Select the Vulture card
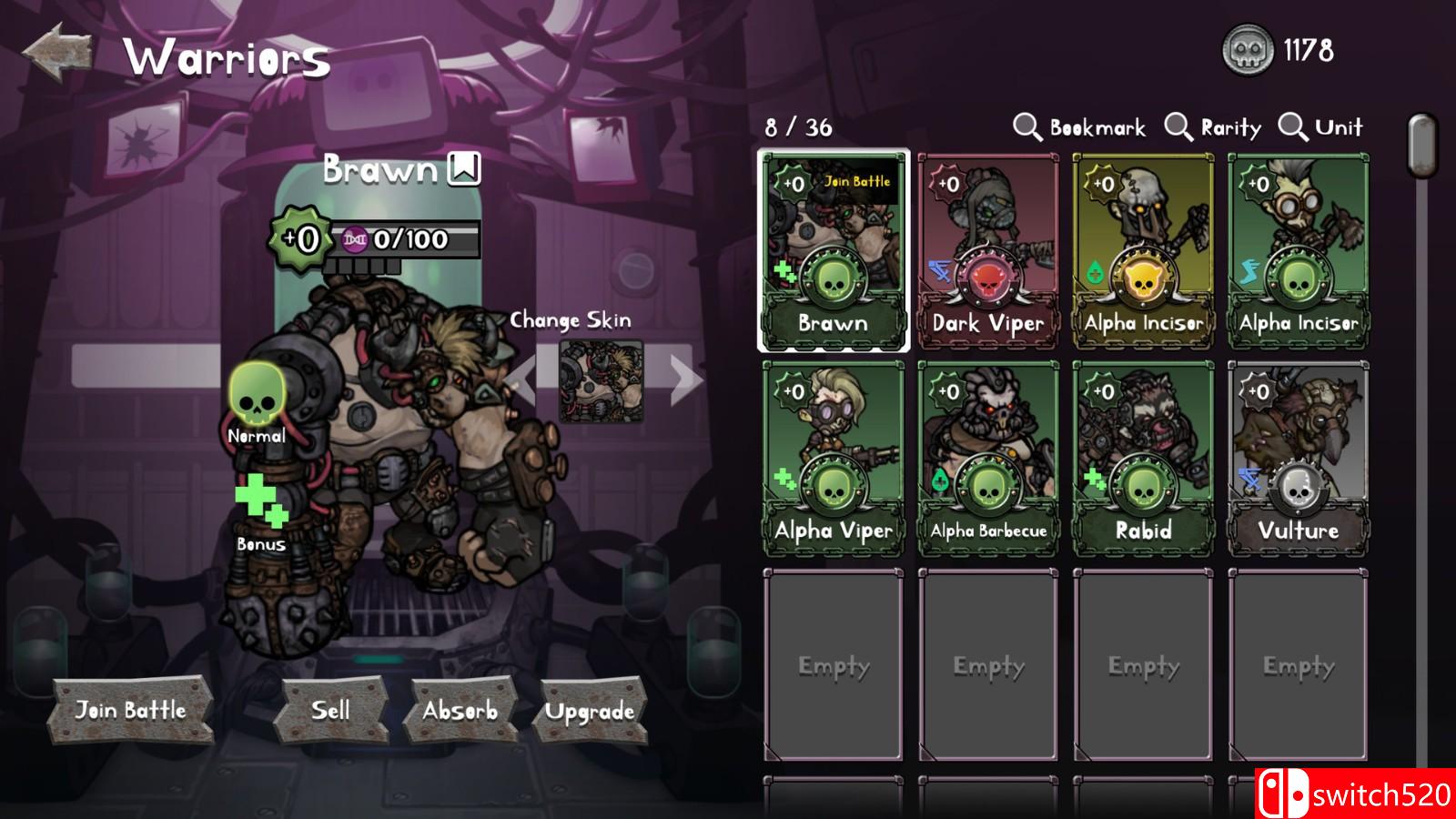Image resolution: width=1456 pixels, height=819 pixels. 1298,459
